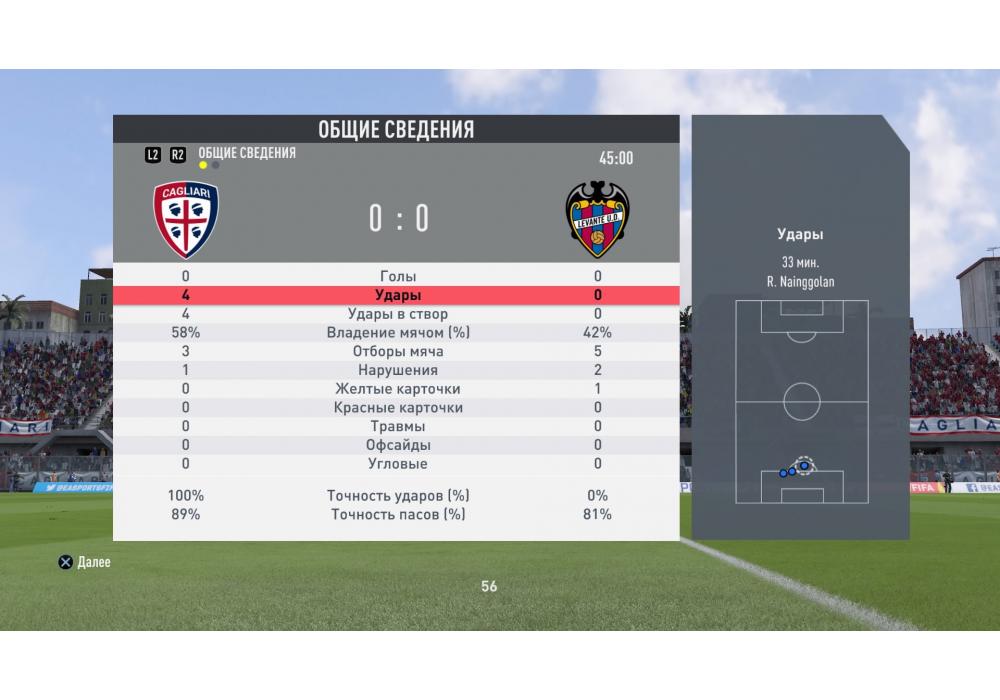This screenshot has width=1000, height=700.
Task: Select the Угловые row
Action: (398, 464)
